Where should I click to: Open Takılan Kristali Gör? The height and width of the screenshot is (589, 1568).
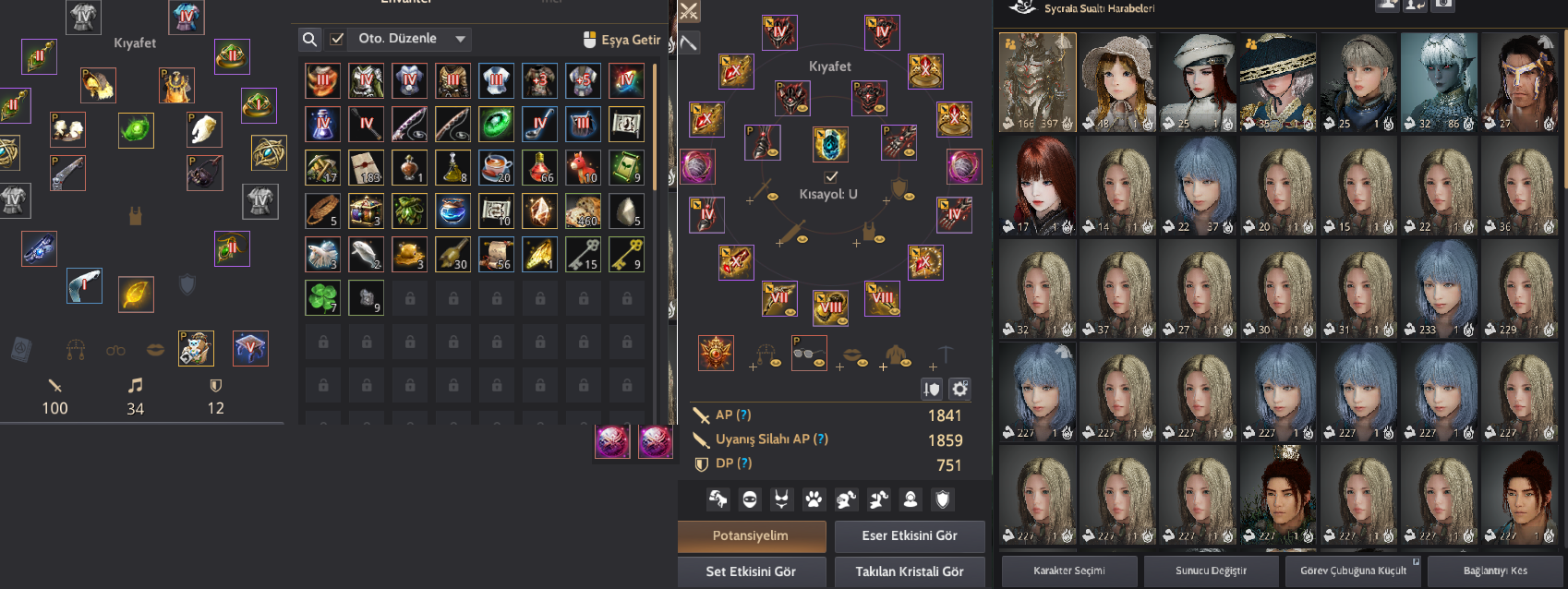pos(909,571)
